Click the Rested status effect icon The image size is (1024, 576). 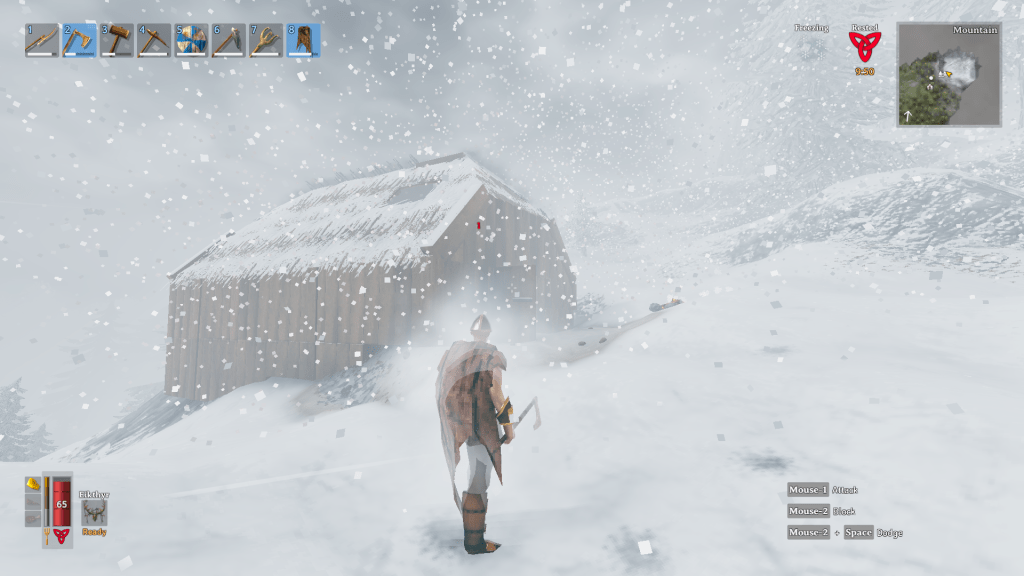click(864, 46)
